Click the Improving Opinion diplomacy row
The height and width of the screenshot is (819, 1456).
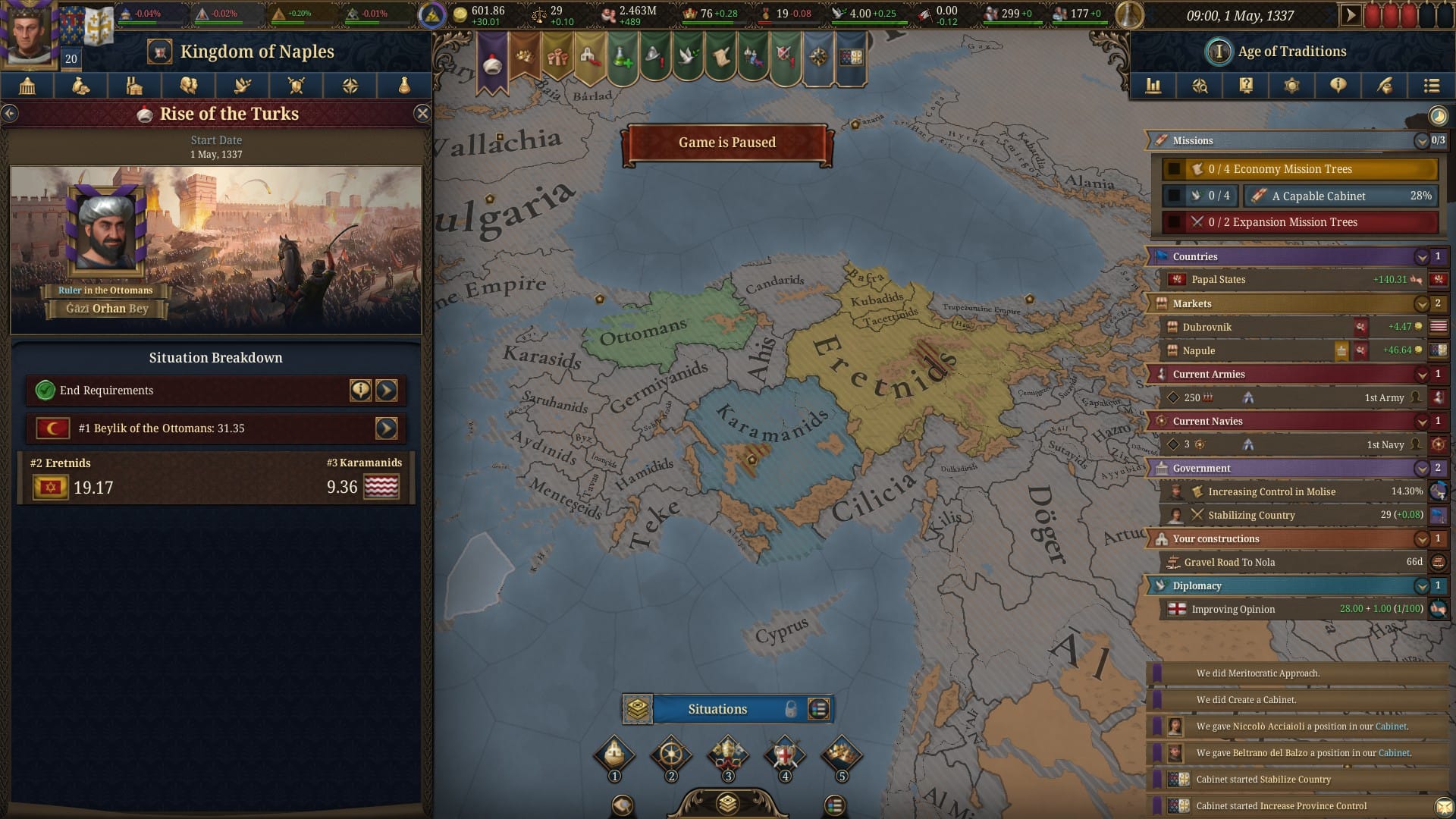[1289, 609]
